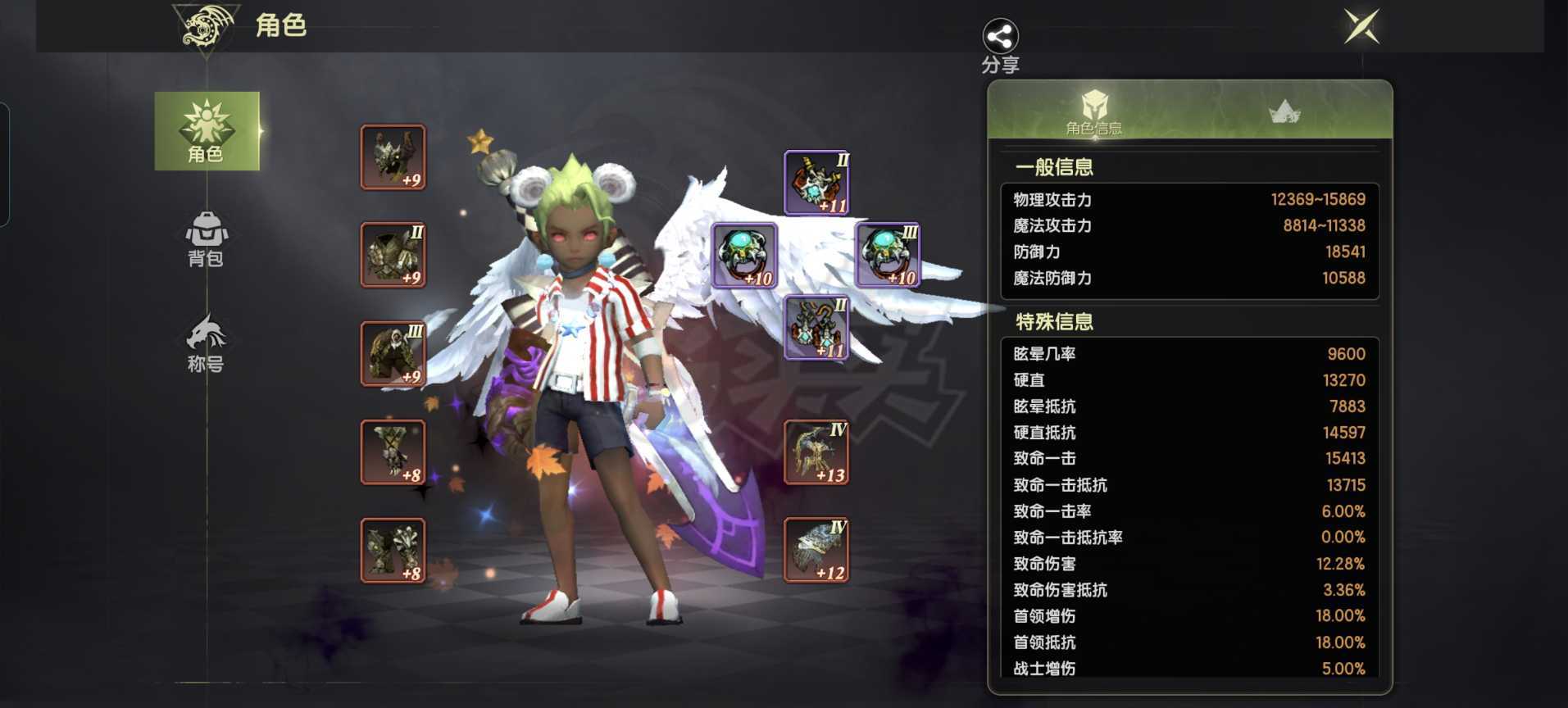Image resolution: width=1568 pixels, height=708 pixels.
Task: Open the +13 tier IV weapon slot
Action: pyautogui.click(x=816, y=452)
